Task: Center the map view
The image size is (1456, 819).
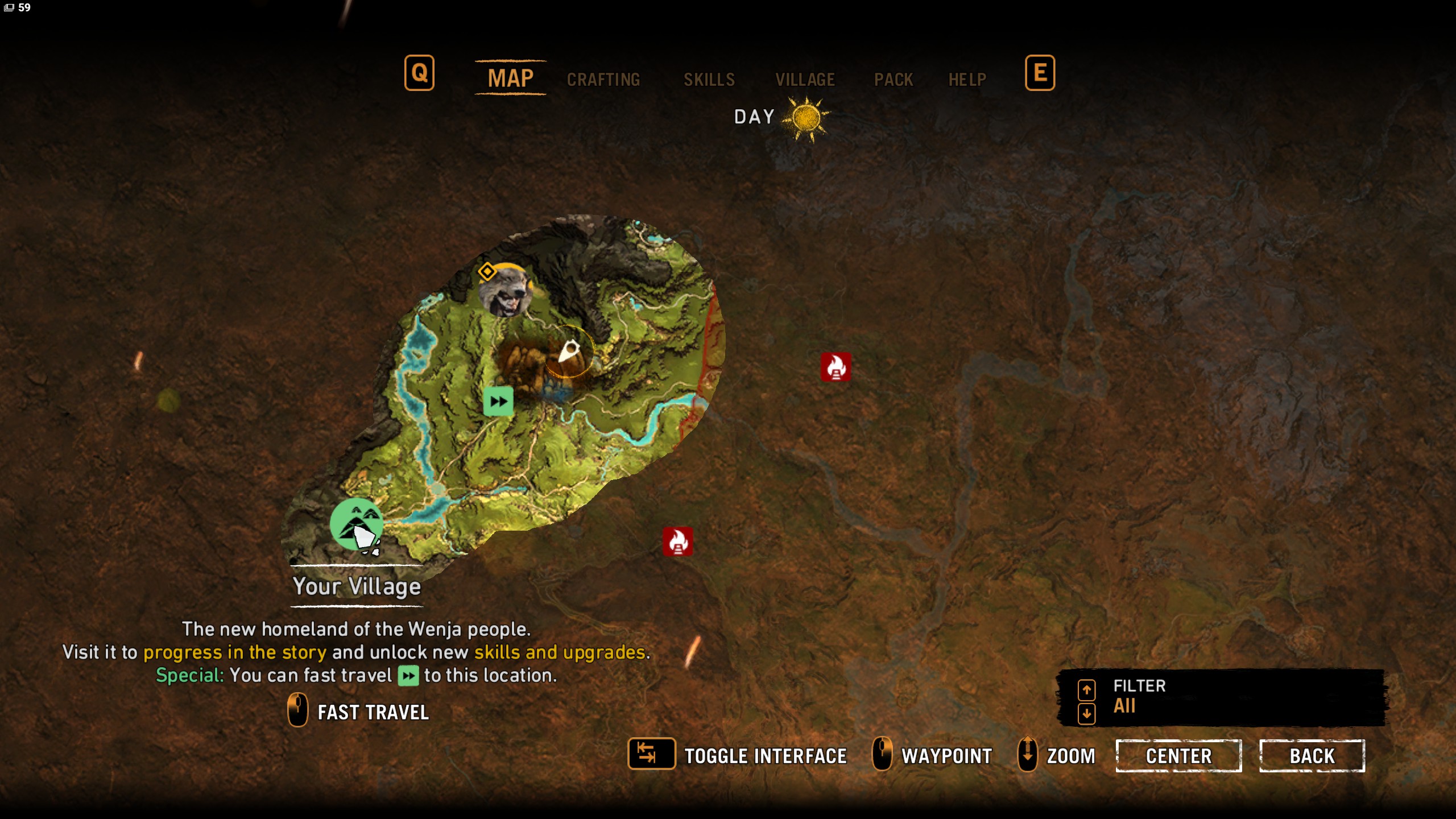Action: coord(1178,756)
